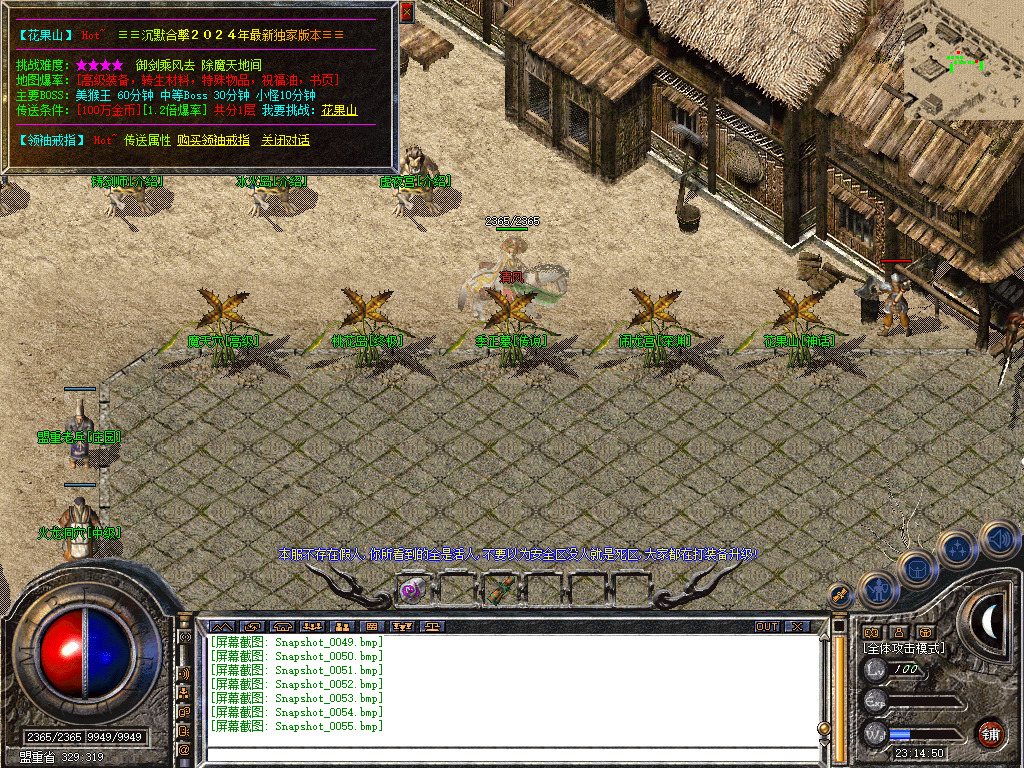Viewport: 1024px width, 768px height.
Task: Click the chat log scrollbar handle
Action: pos(823,729)
